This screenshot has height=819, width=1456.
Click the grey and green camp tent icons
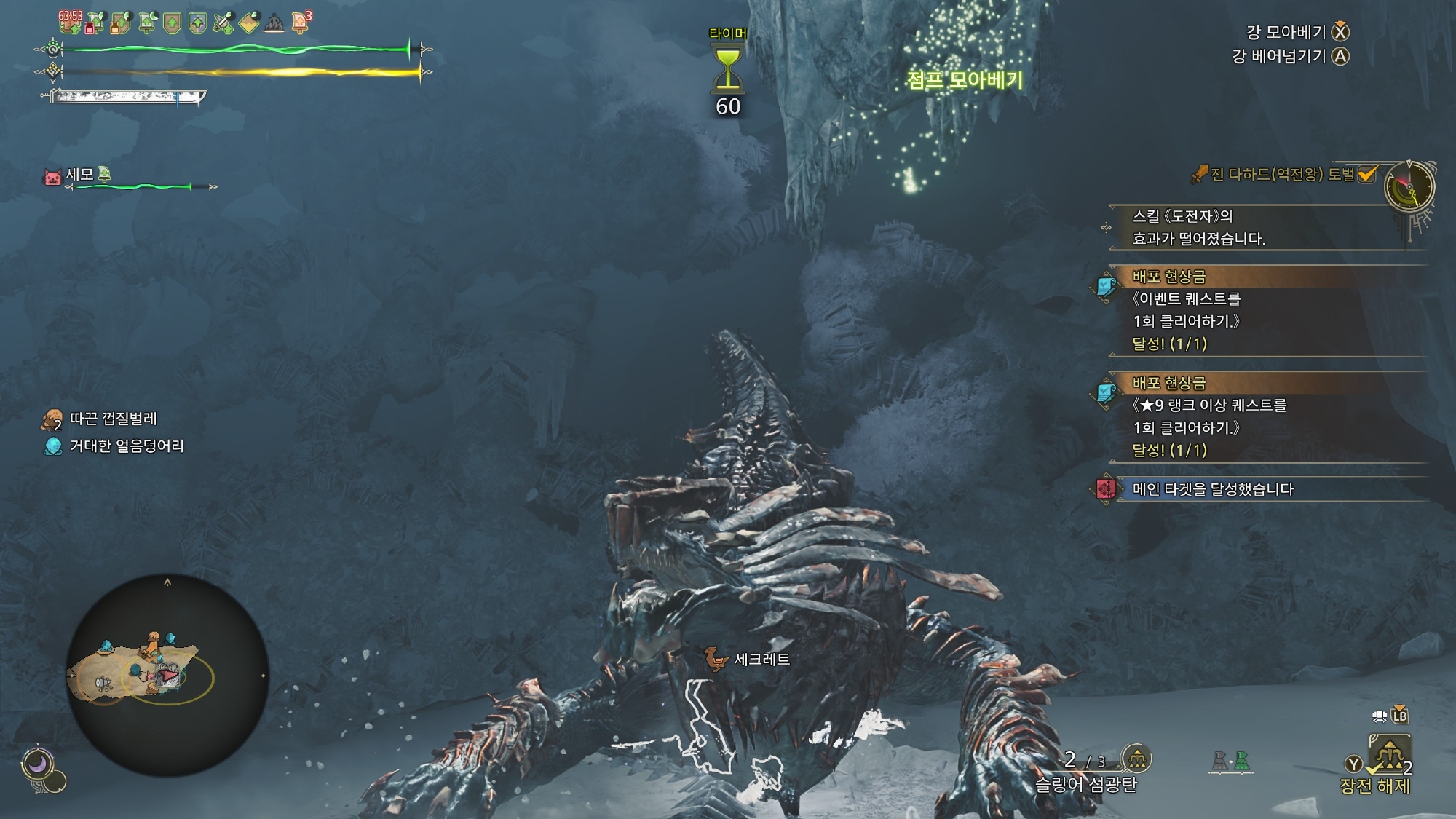pyautogui.click(x=1231, y=761)
